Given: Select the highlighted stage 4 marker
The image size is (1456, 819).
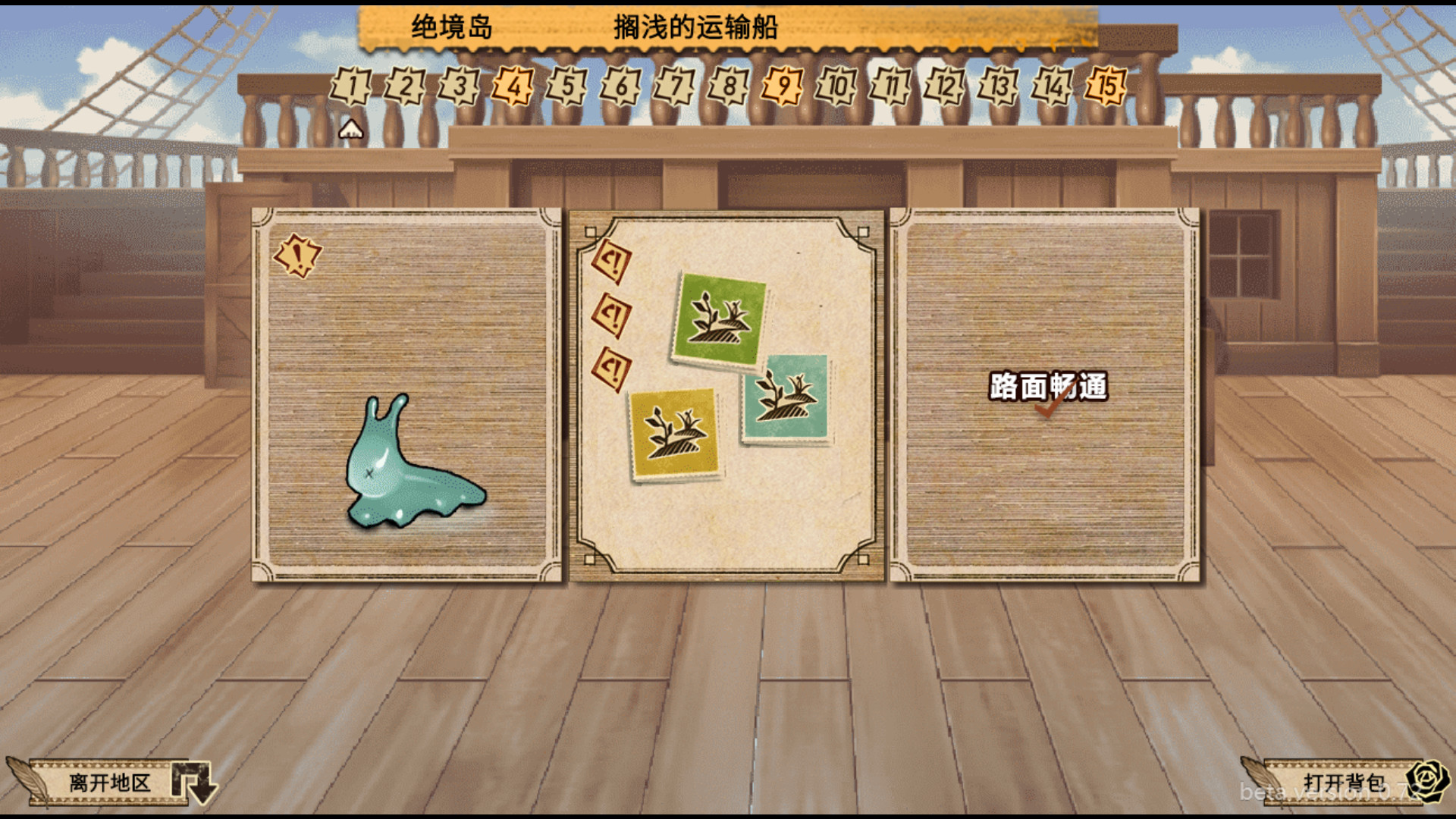Looking at the screenshot, I should [513, 86].
